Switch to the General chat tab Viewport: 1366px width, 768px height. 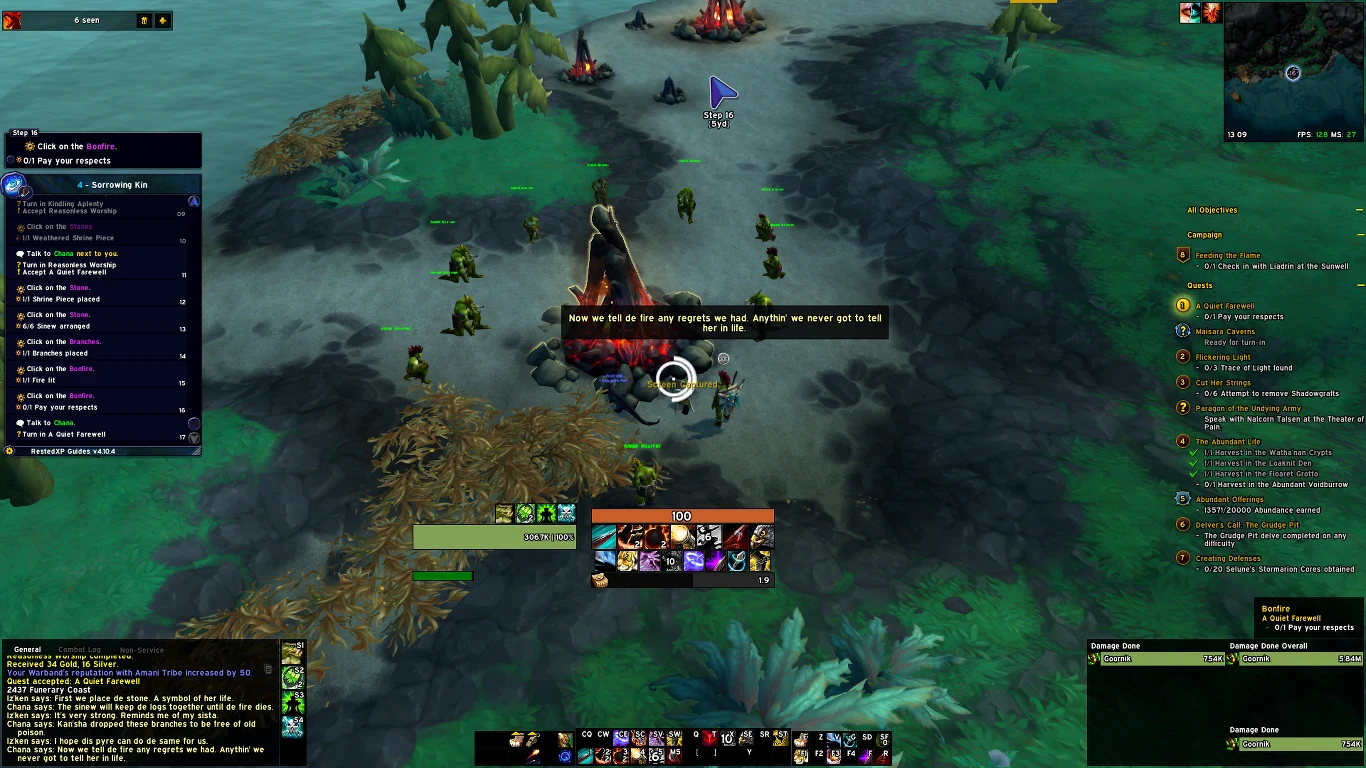(x=27, y=650)
